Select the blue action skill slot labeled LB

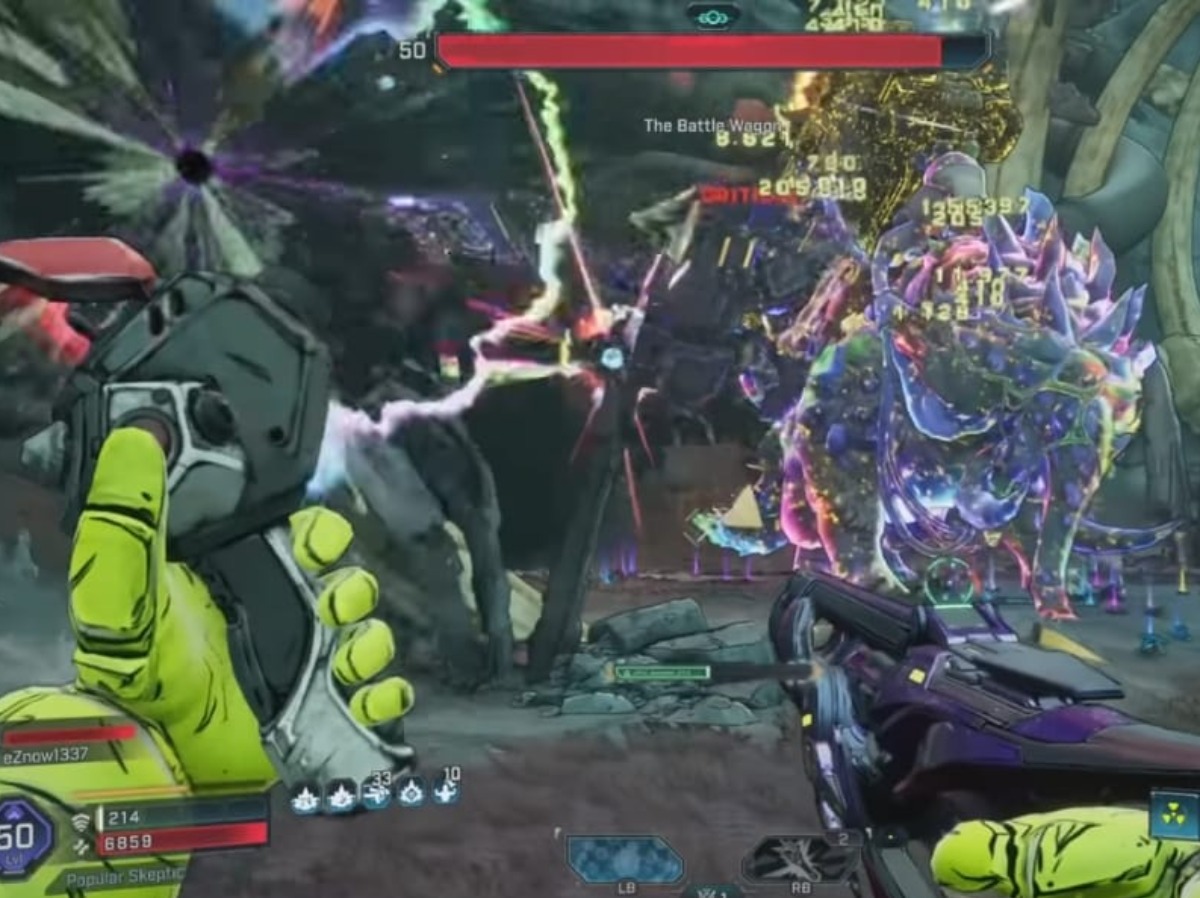pos(625,859)
